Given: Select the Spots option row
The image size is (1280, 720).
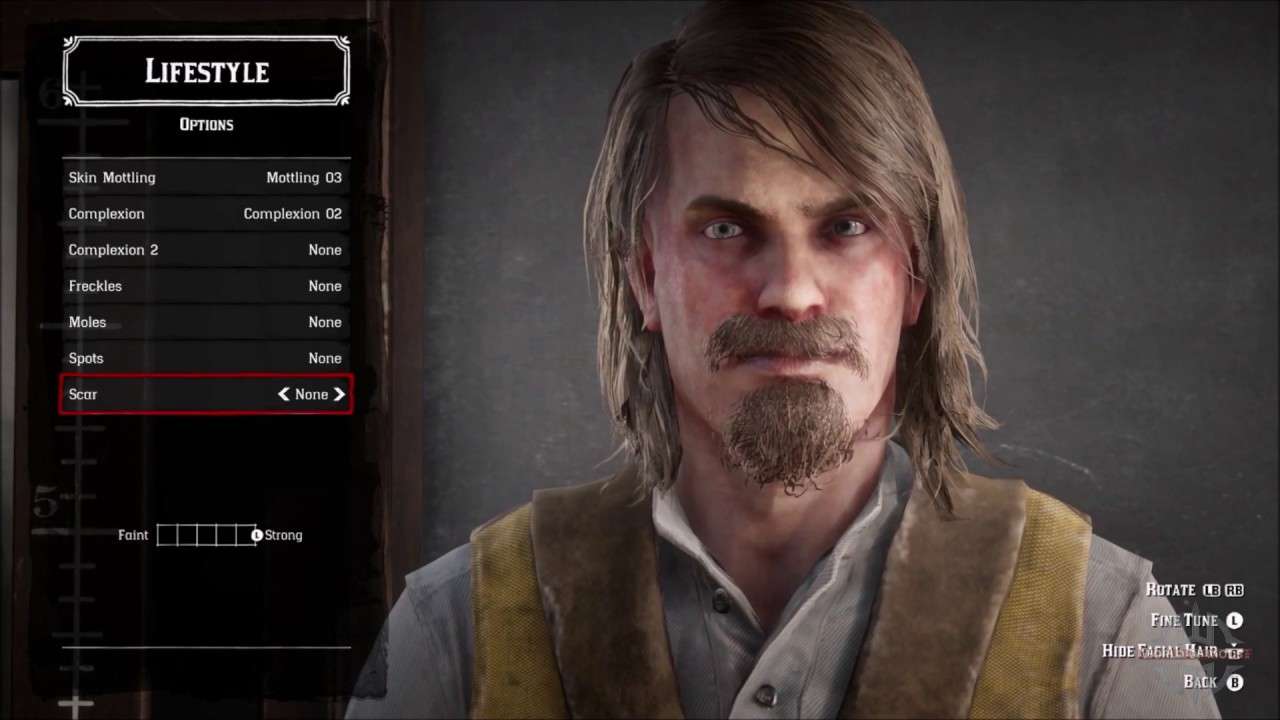Looking at the screenshot, I should [x=205, y=358].
